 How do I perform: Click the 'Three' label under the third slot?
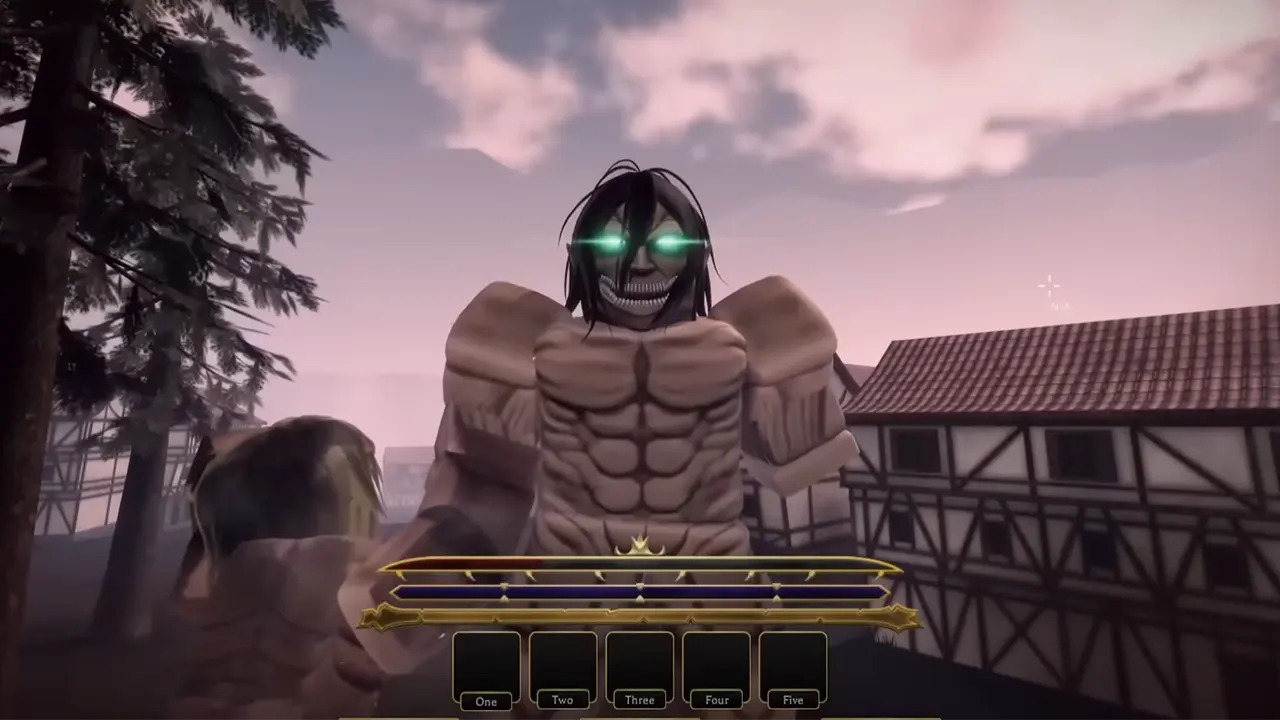[639, 700]
